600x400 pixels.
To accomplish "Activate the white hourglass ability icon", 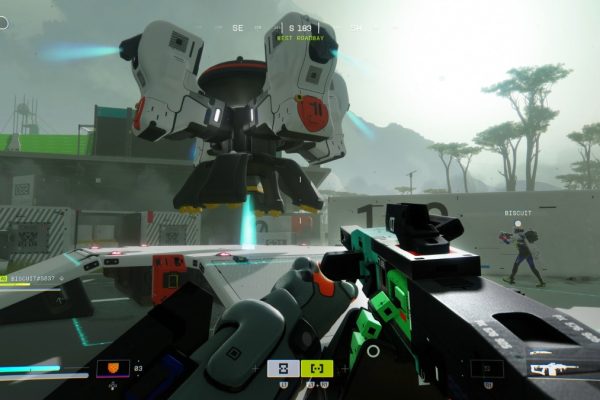I will [x=283, y=368].
